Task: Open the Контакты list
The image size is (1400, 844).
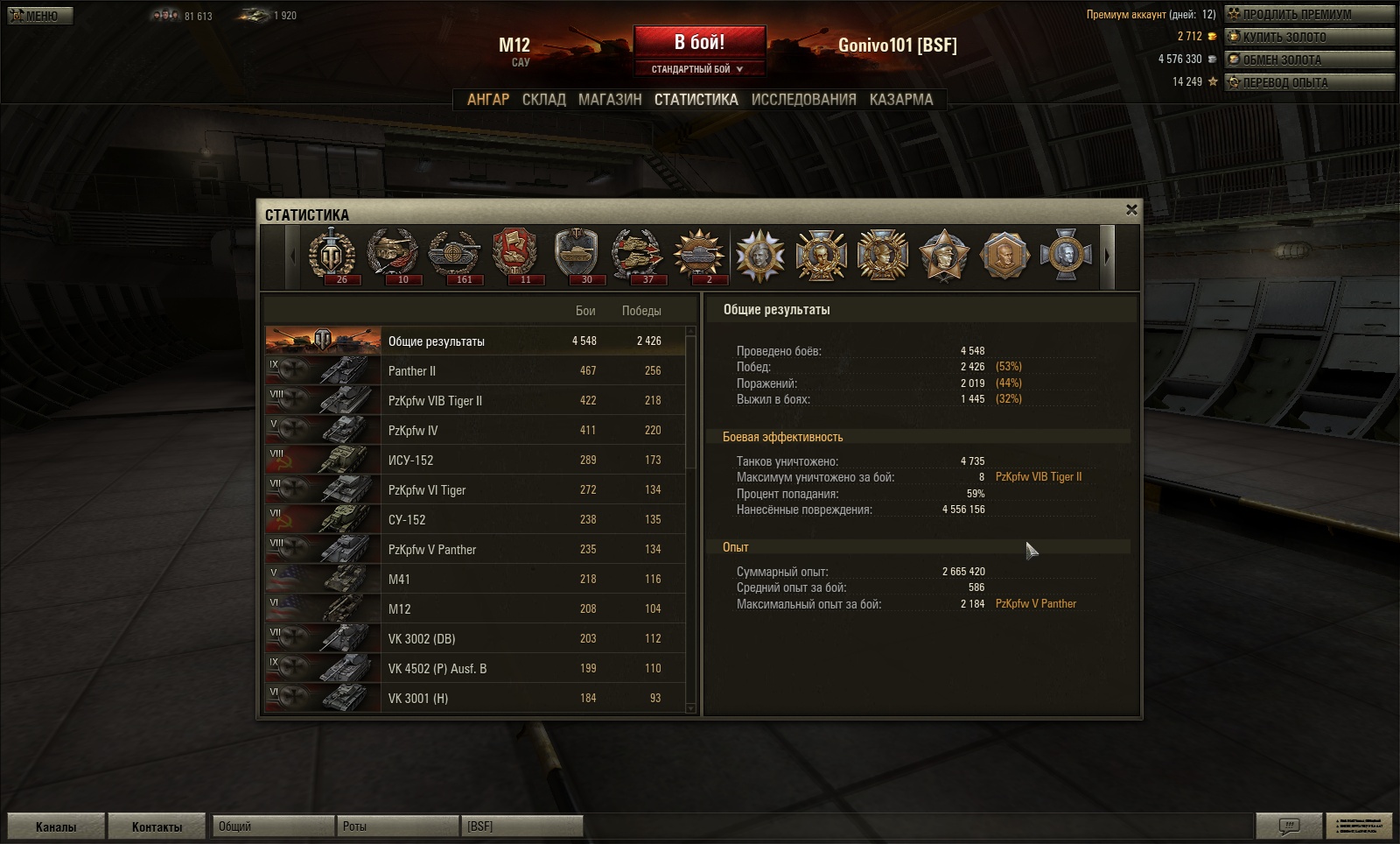Action: pyautogui.click(x=157, y=826)
